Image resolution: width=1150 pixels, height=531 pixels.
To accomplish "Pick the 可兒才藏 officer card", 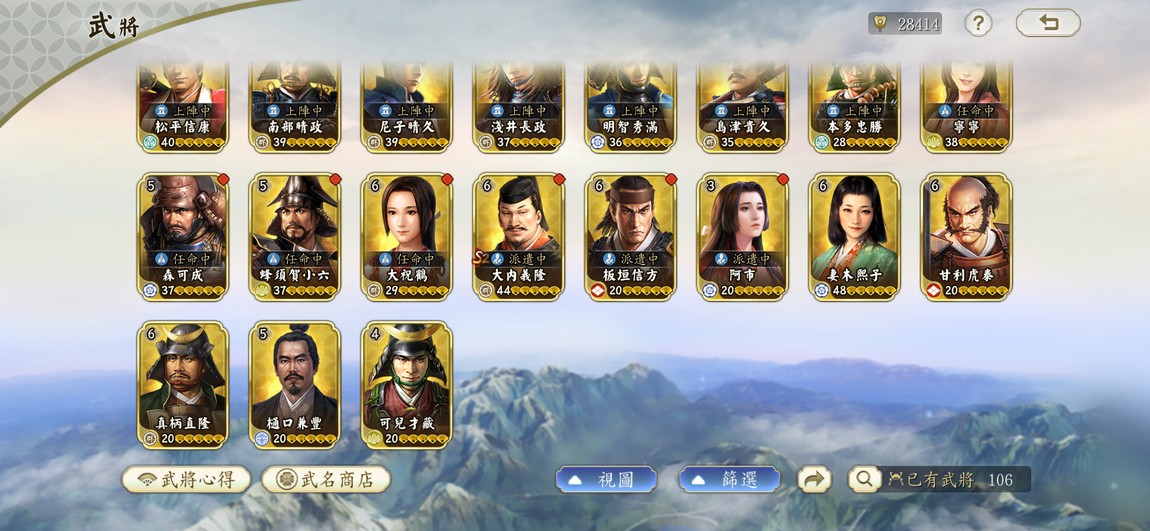I will pos(407,384).
